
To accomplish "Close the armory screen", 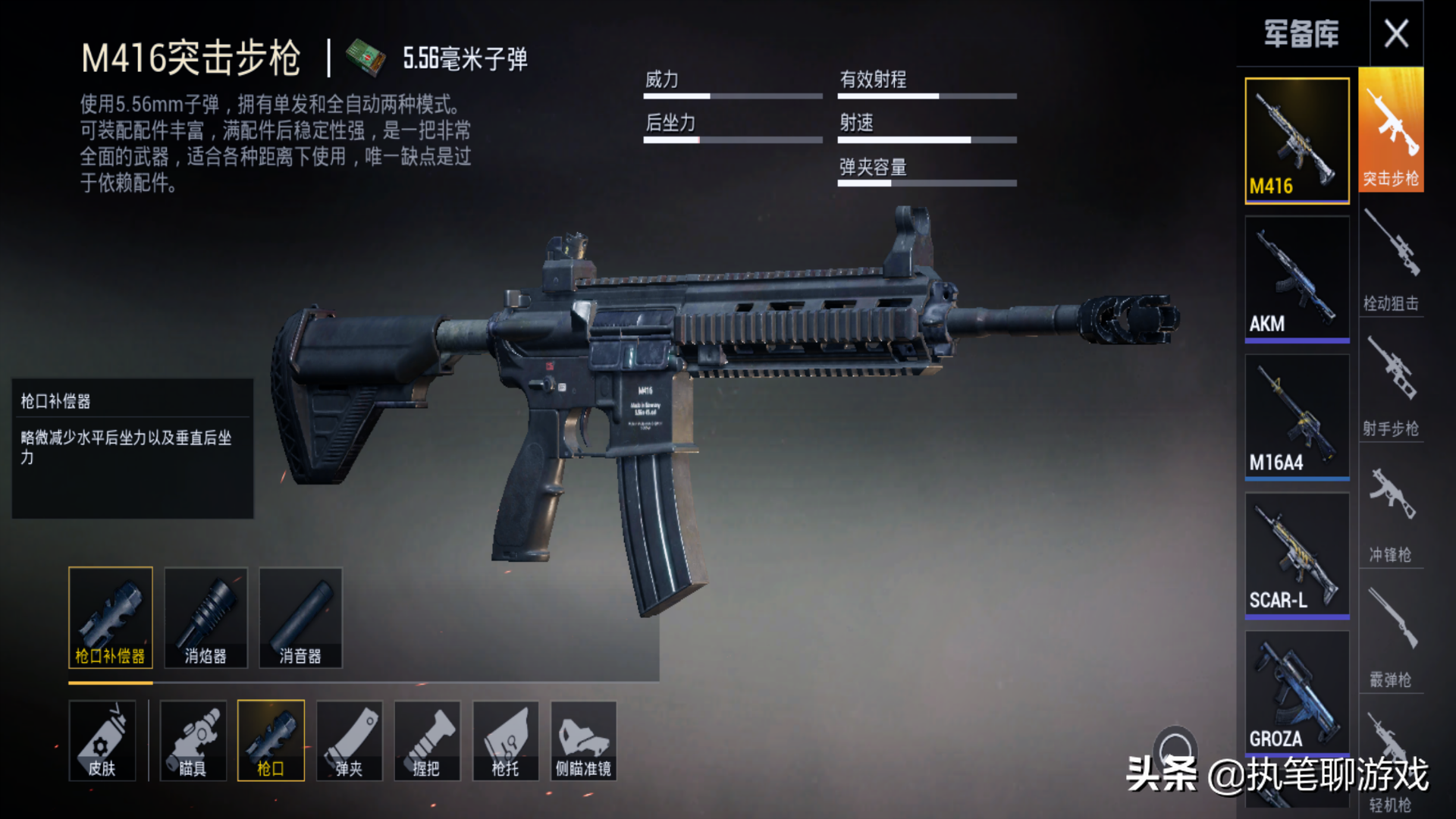I will click(1396, 34).
